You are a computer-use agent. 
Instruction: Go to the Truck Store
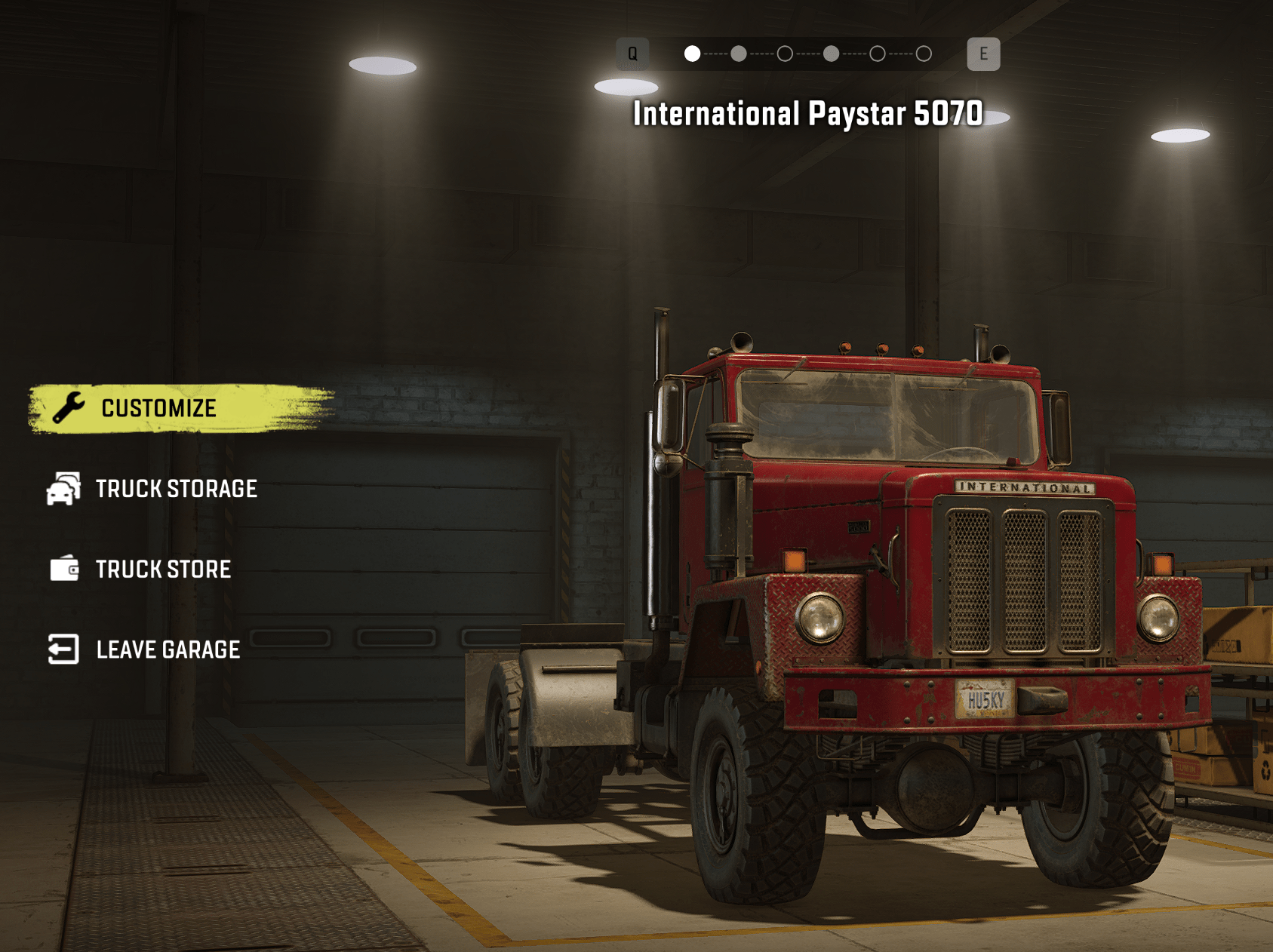(163, 570)
